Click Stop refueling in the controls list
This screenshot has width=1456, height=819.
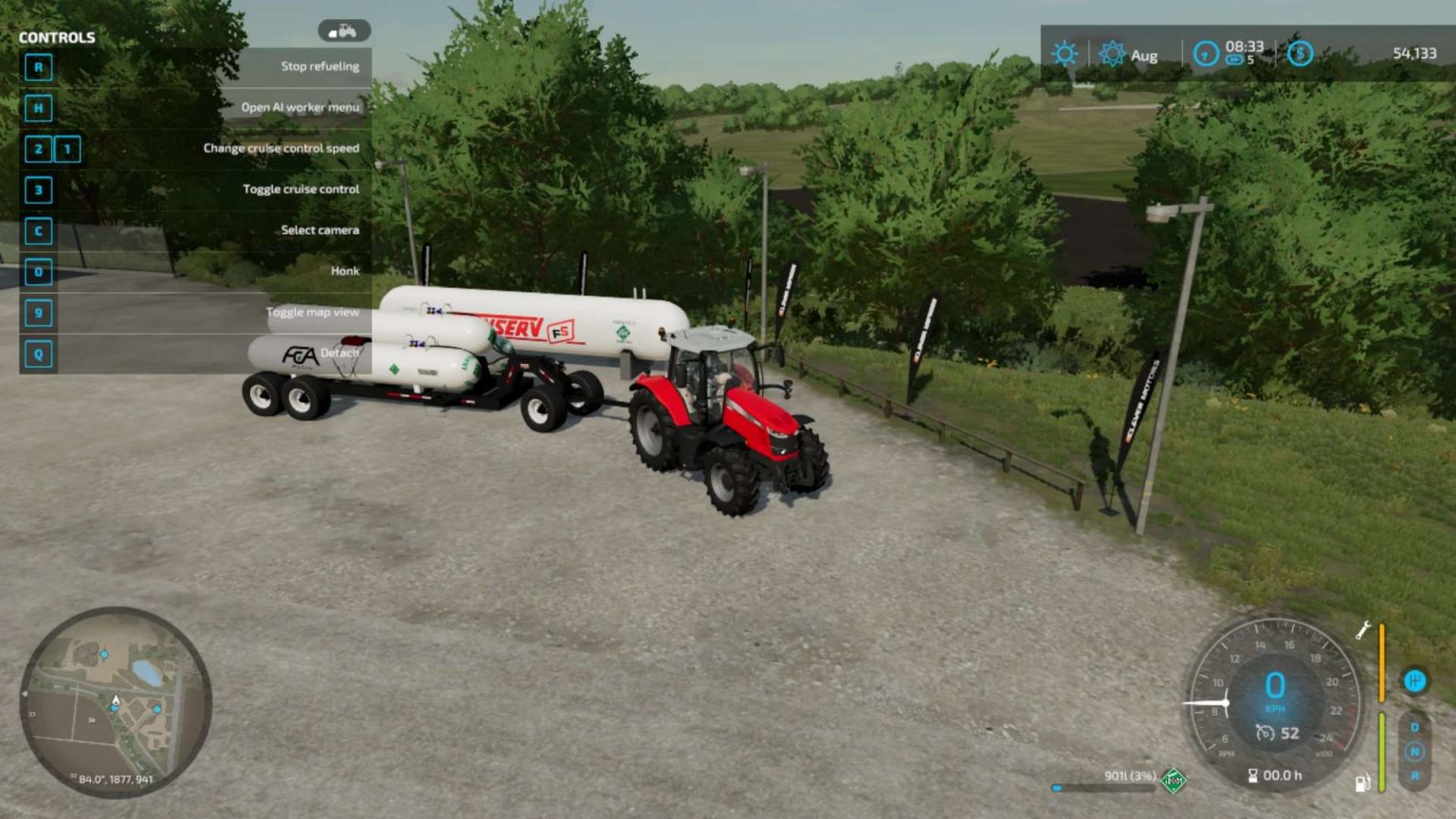click(318, 65)
